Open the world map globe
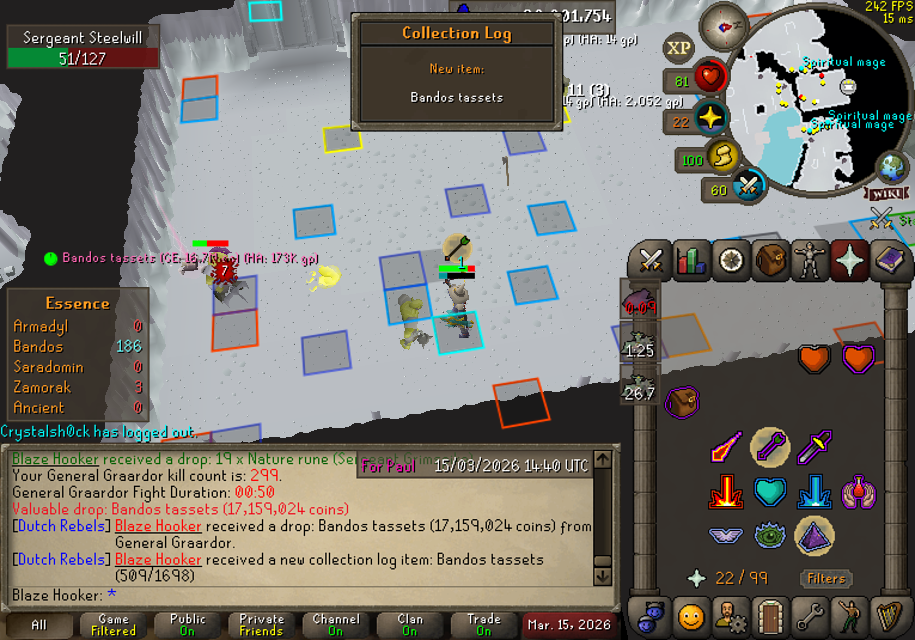Image resolution: width=915 pixels, height=640 pixels. [893, 166]
